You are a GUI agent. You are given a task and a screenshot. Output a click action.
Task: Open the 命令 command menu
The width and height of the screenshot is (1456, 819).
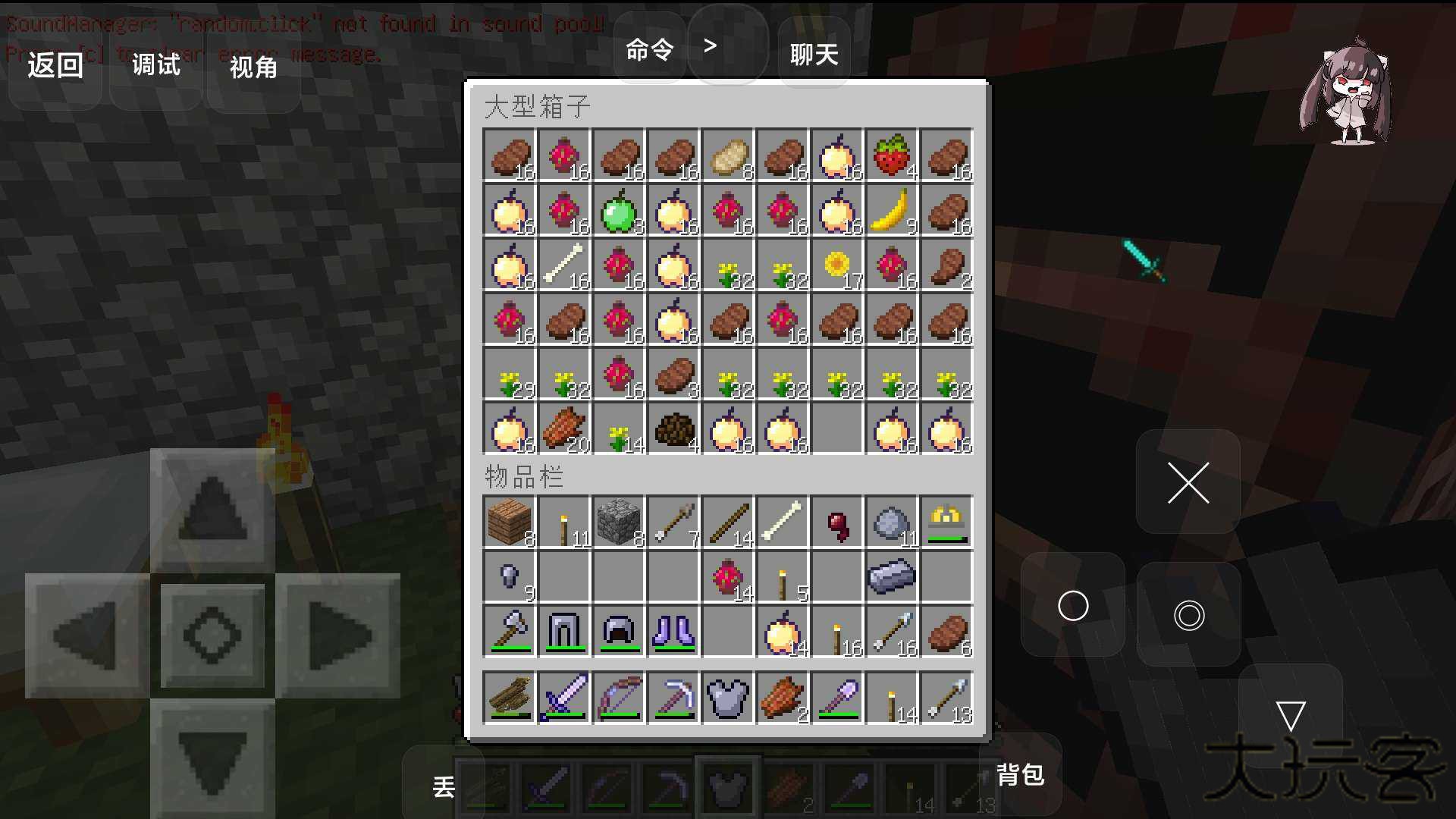point(648,48)
